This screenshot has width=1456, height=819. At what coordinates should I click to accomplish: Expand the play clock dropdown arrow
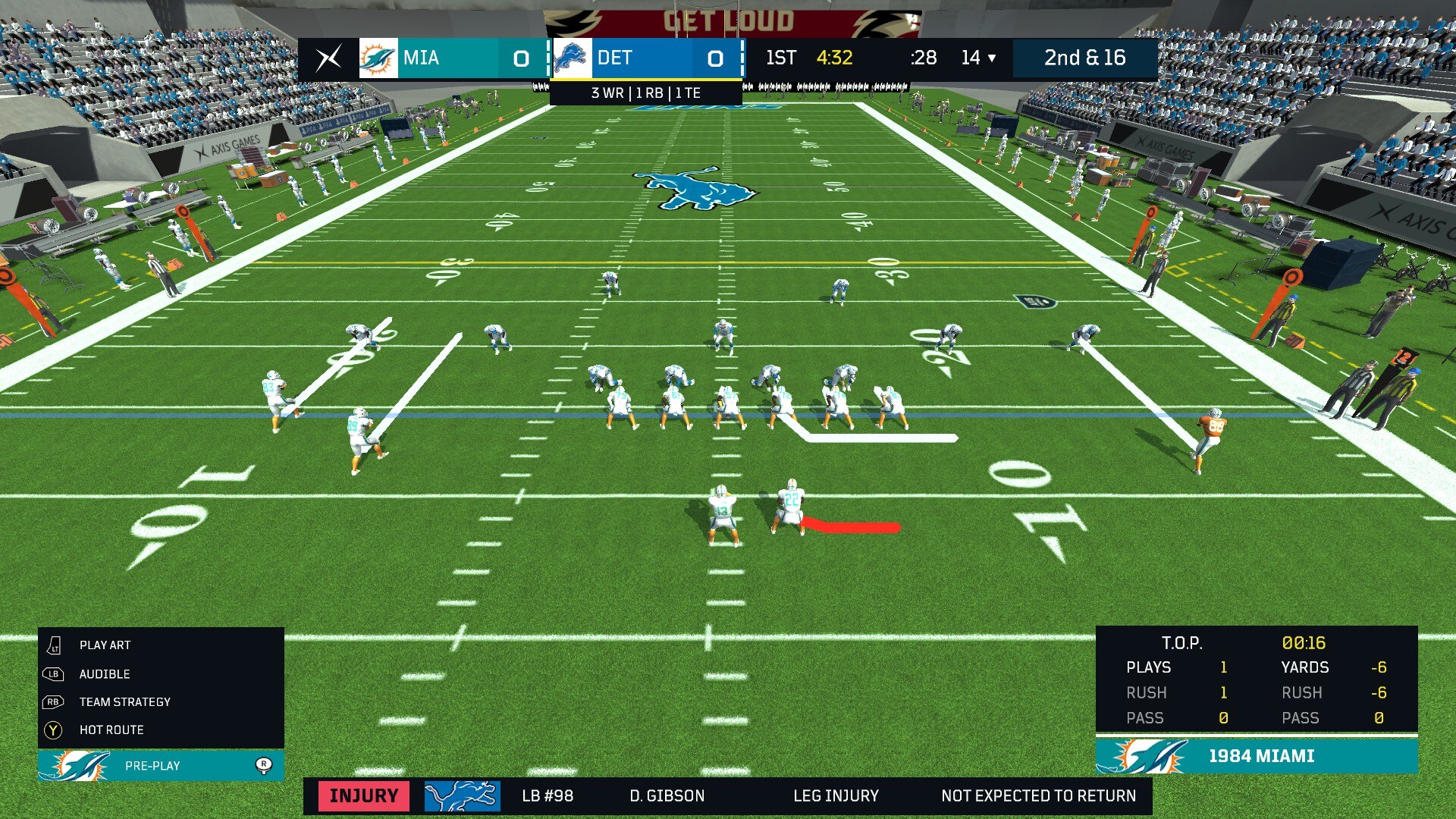pos(991,58)
